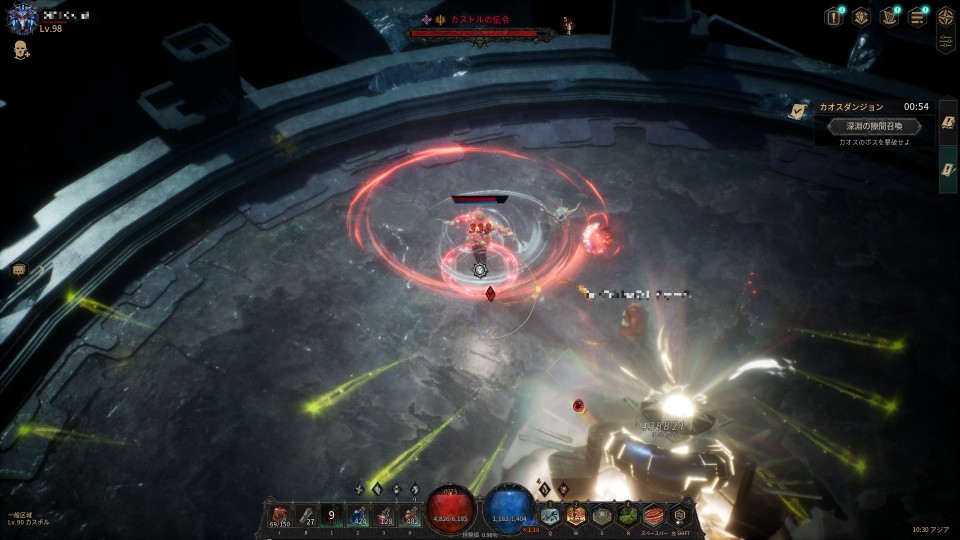Screen dimensions: 960x540
Task: Activate the green R skill icon
Action: click(x=628, y=515)
